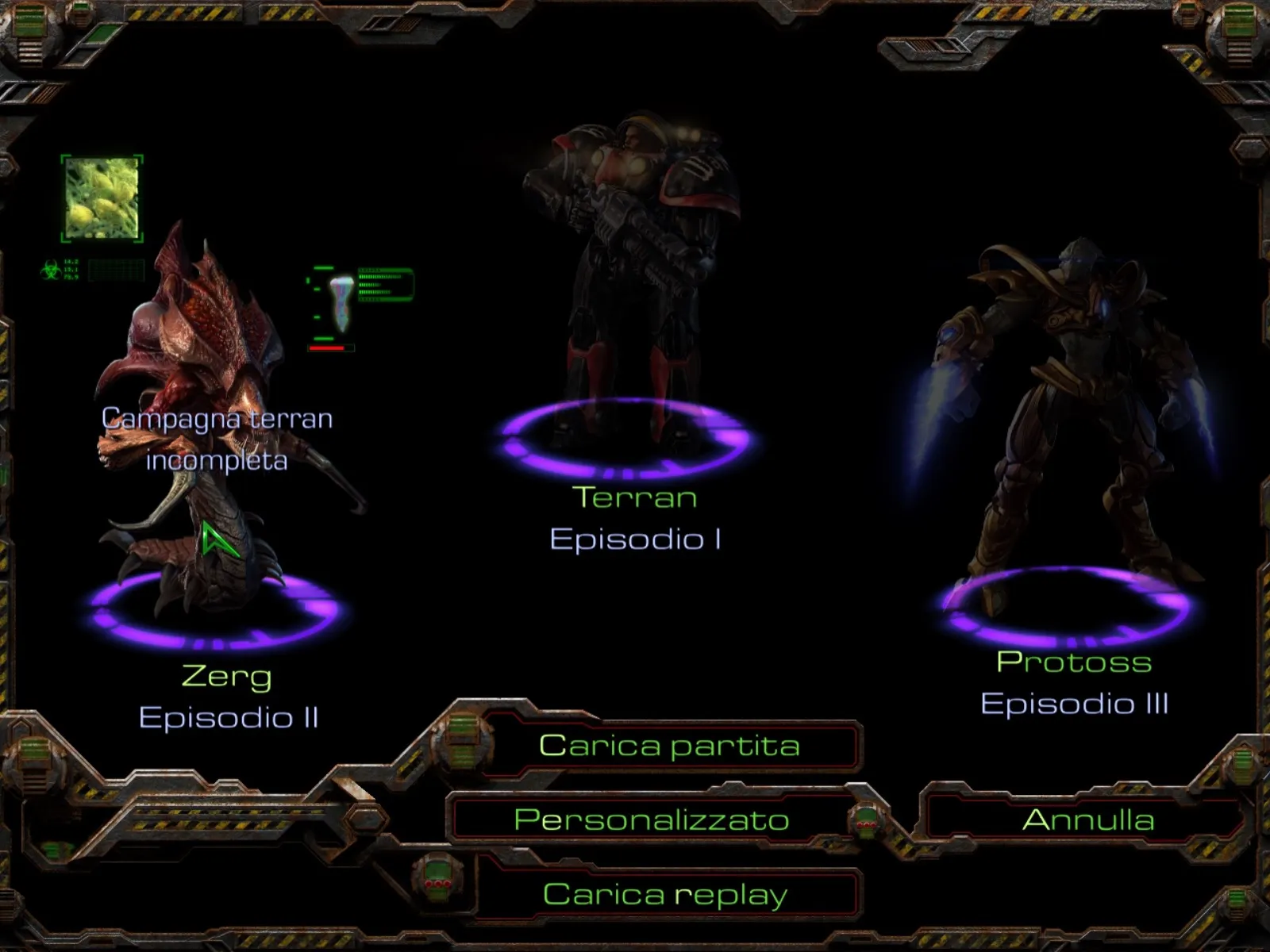Click the red progress bar under the larva display

[x=329, y=347]
